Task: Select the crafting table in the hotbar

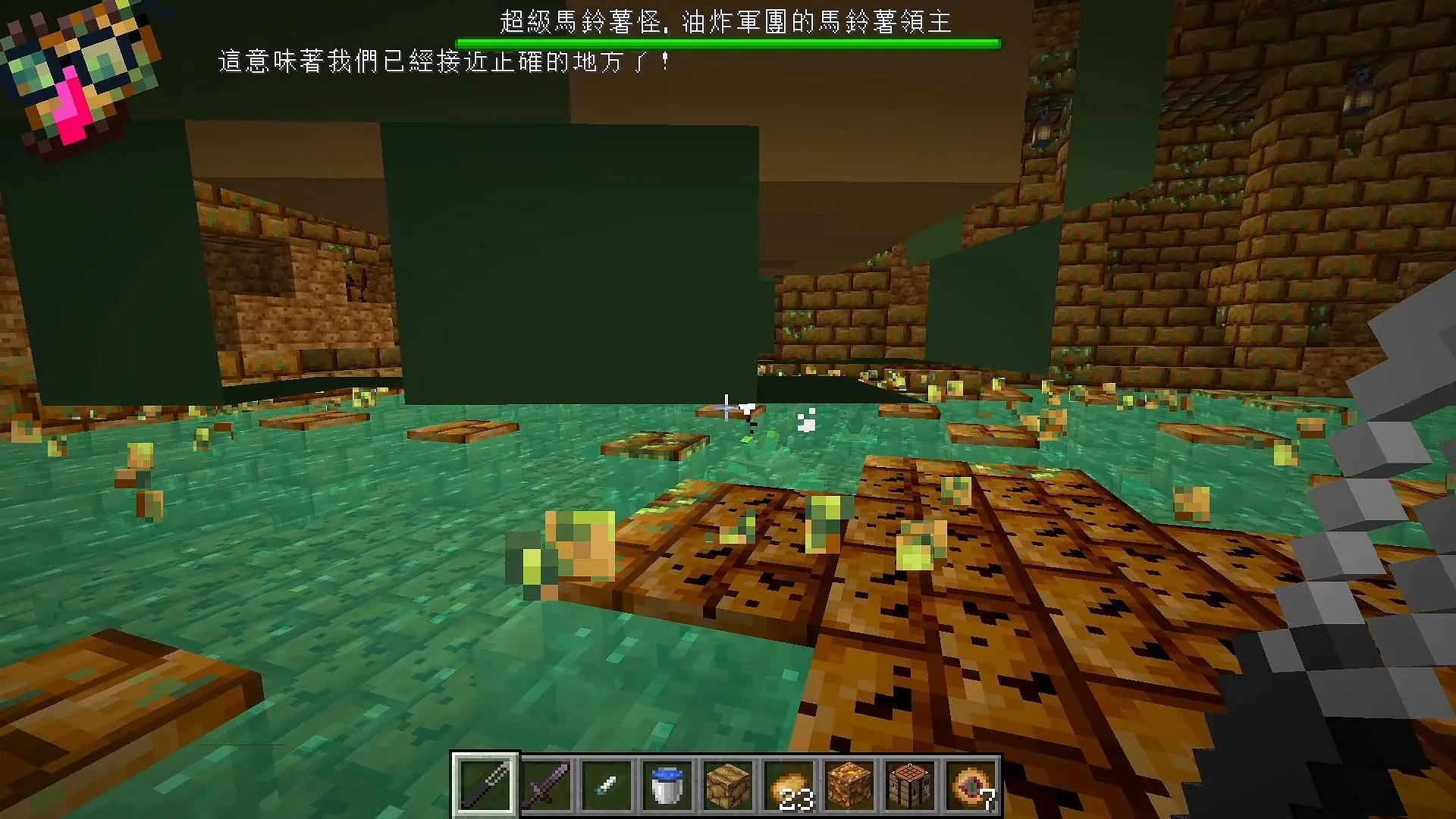Action: coord(908,785)
